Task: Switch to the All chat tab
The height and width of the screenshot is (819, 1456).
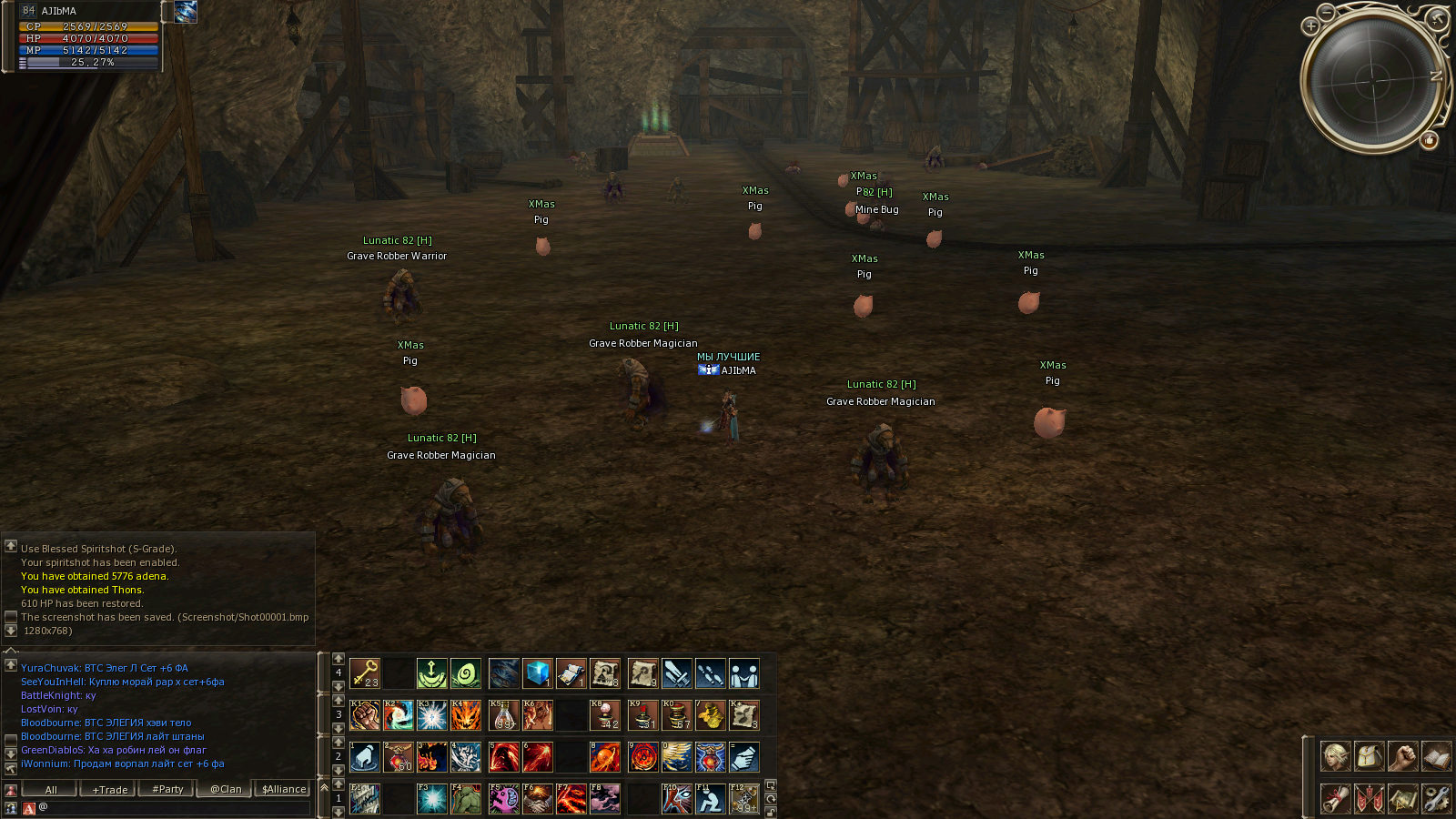Action: [51, 789]
